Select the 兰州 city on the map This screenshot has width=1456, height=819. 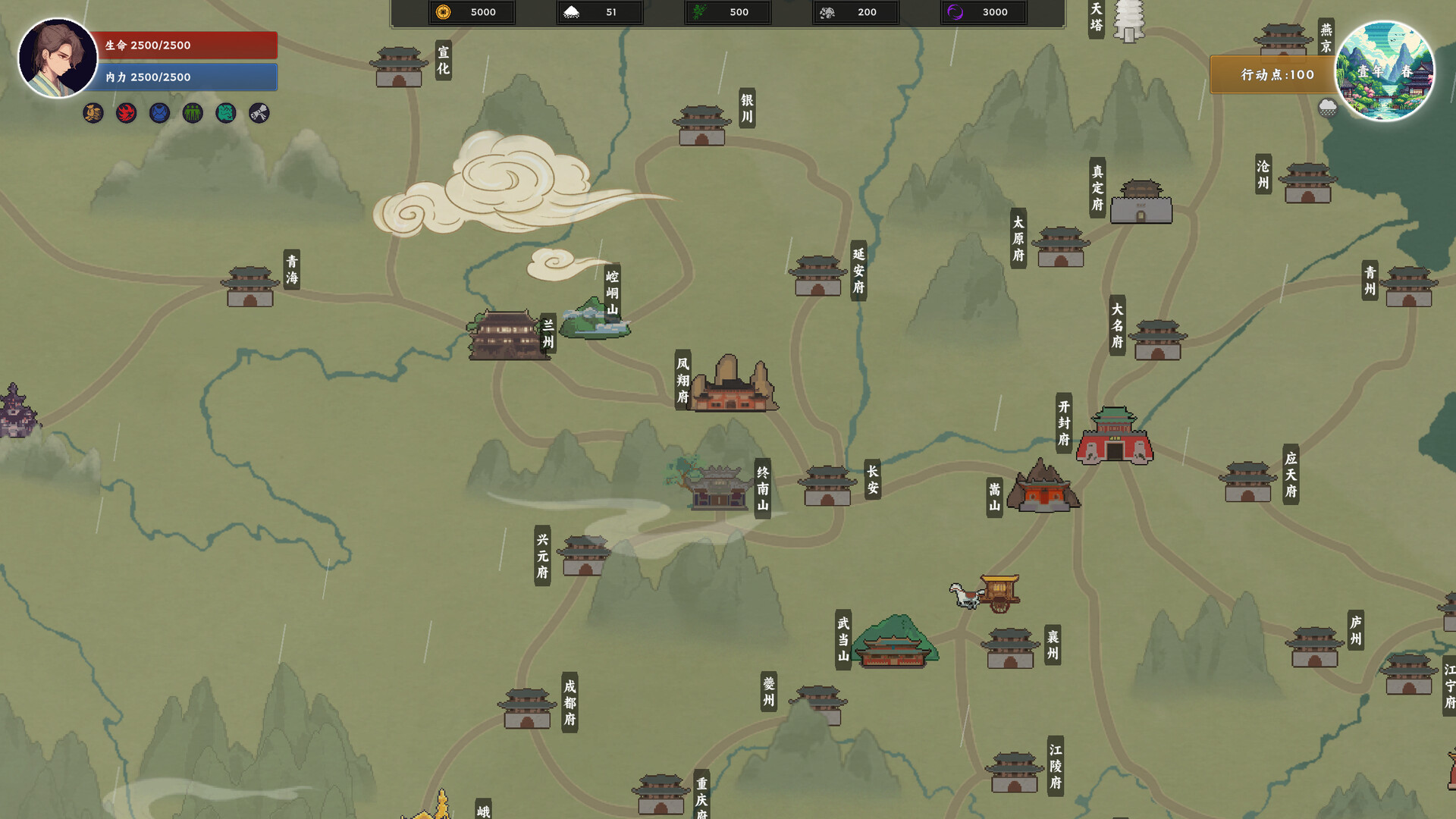pos(507,334)
